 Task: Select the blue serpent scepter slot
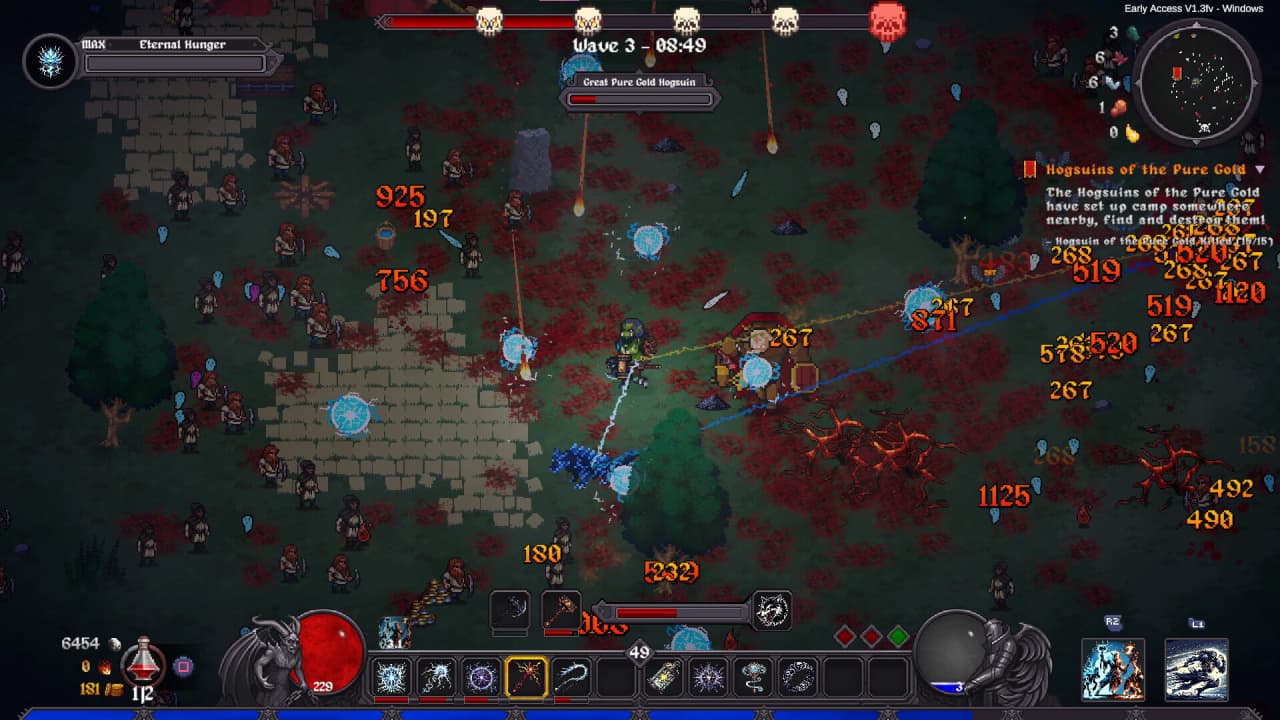(x=753, y=677)
